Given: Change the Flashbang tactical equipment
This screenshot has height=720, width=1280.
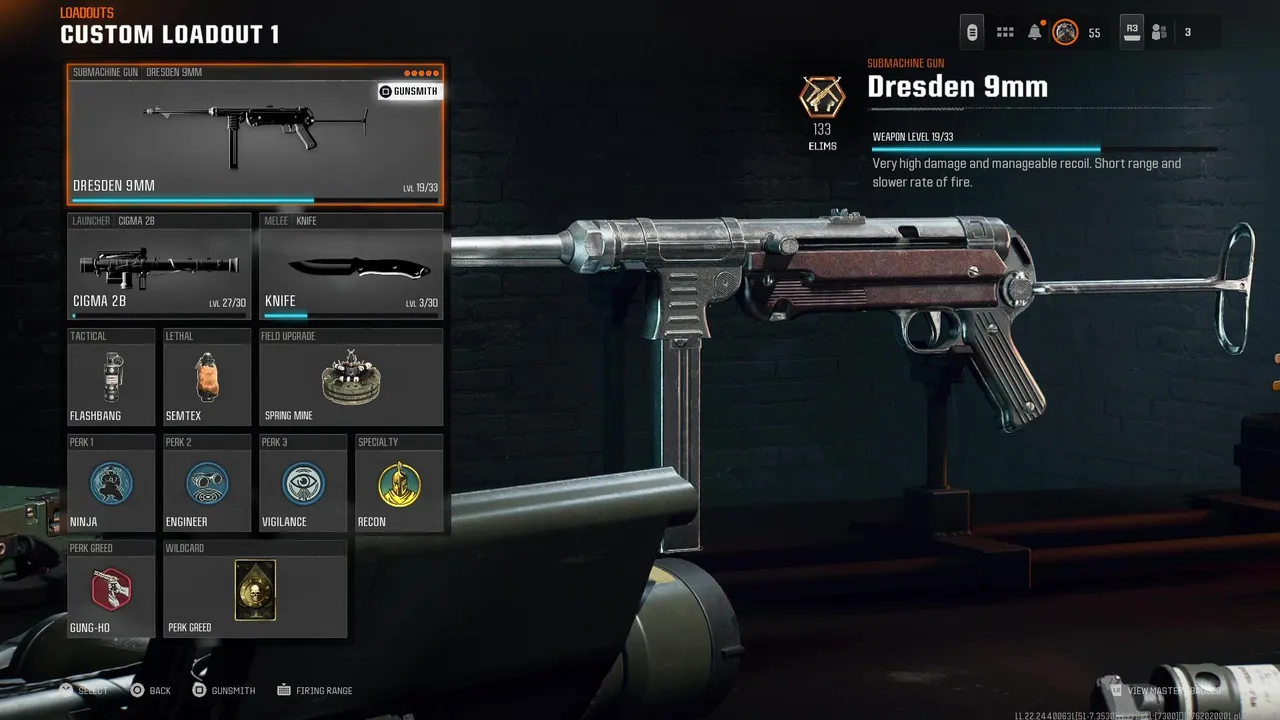Looking at the screenshot, I should [111, 377].
